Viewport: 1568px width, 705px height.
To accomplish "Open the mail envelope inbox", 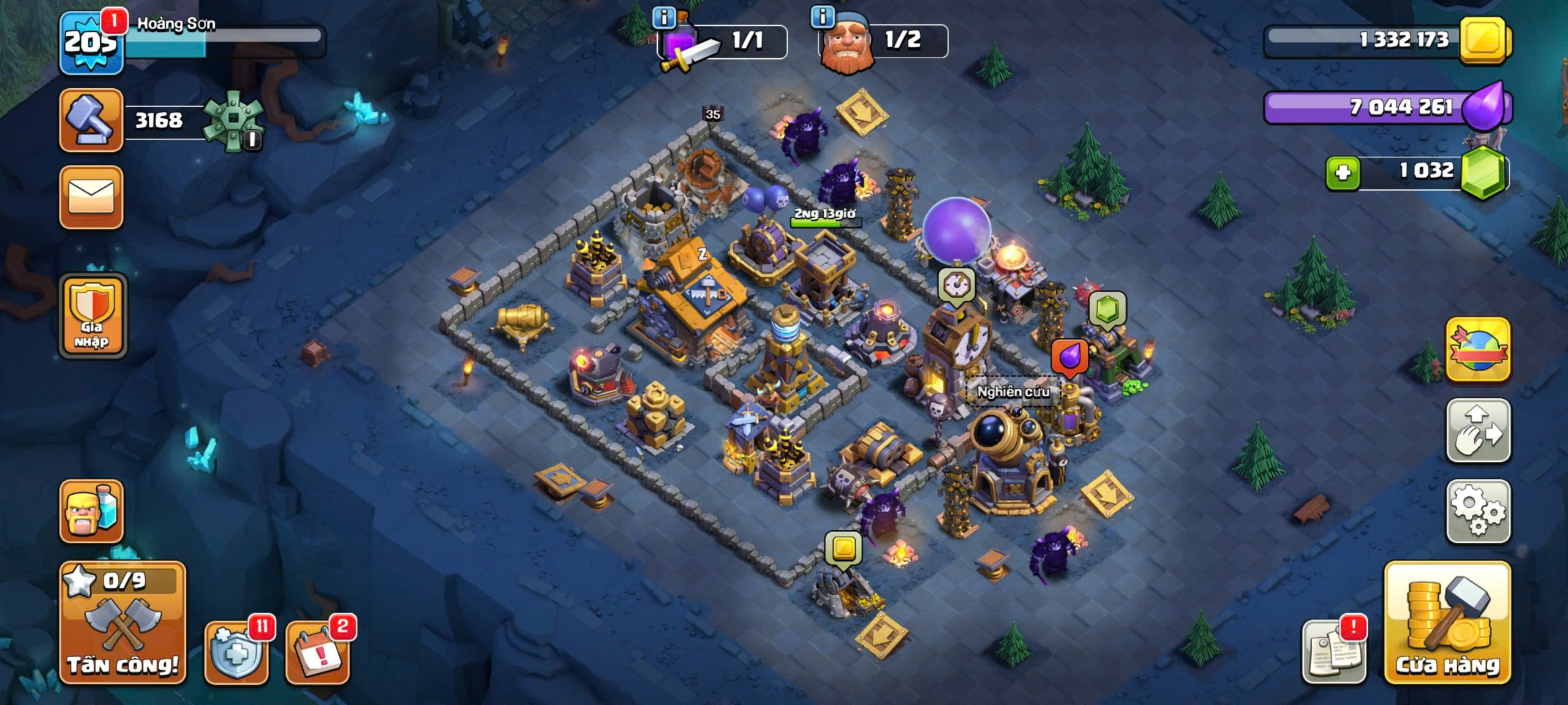I will (91, 197).
